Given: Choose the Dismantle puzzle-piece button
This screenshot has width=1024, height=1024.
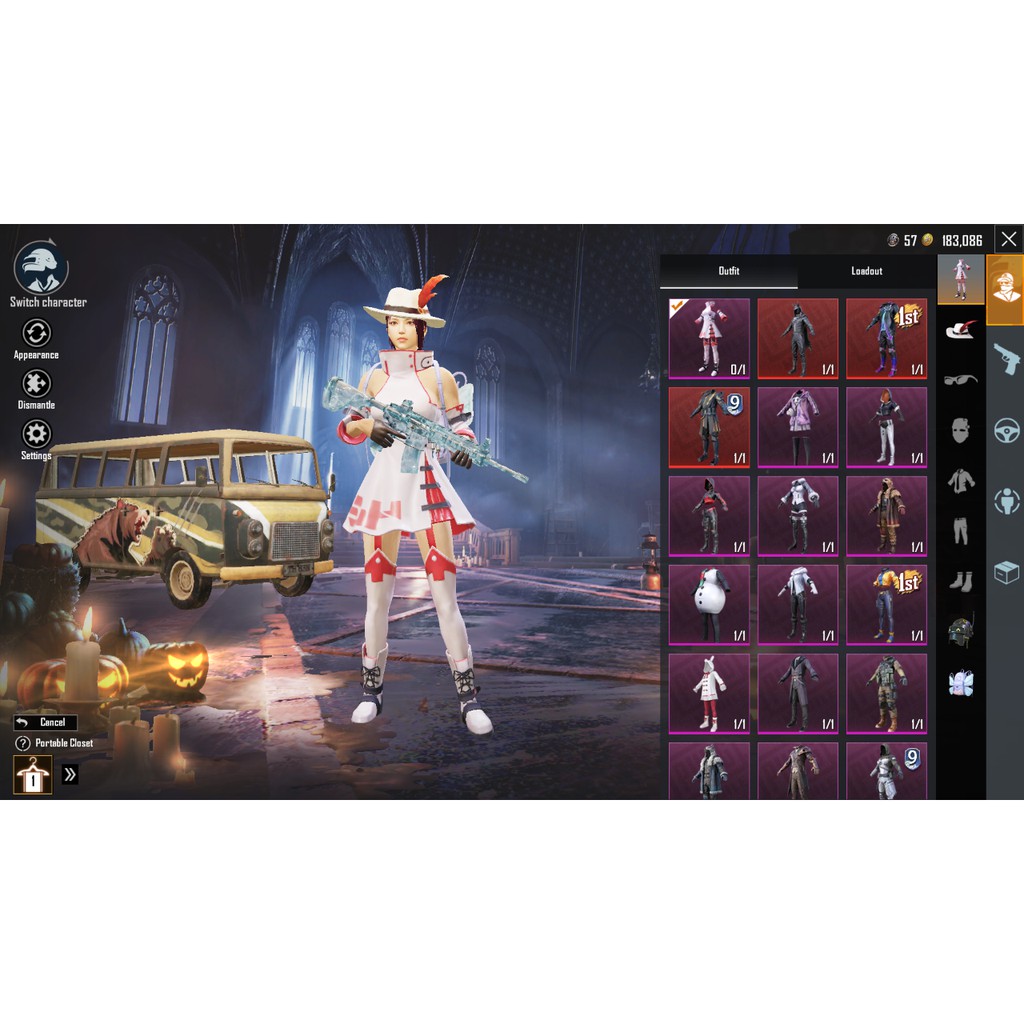Looking at the screenshot, I should pyautogui.click(x=36, y=388).
